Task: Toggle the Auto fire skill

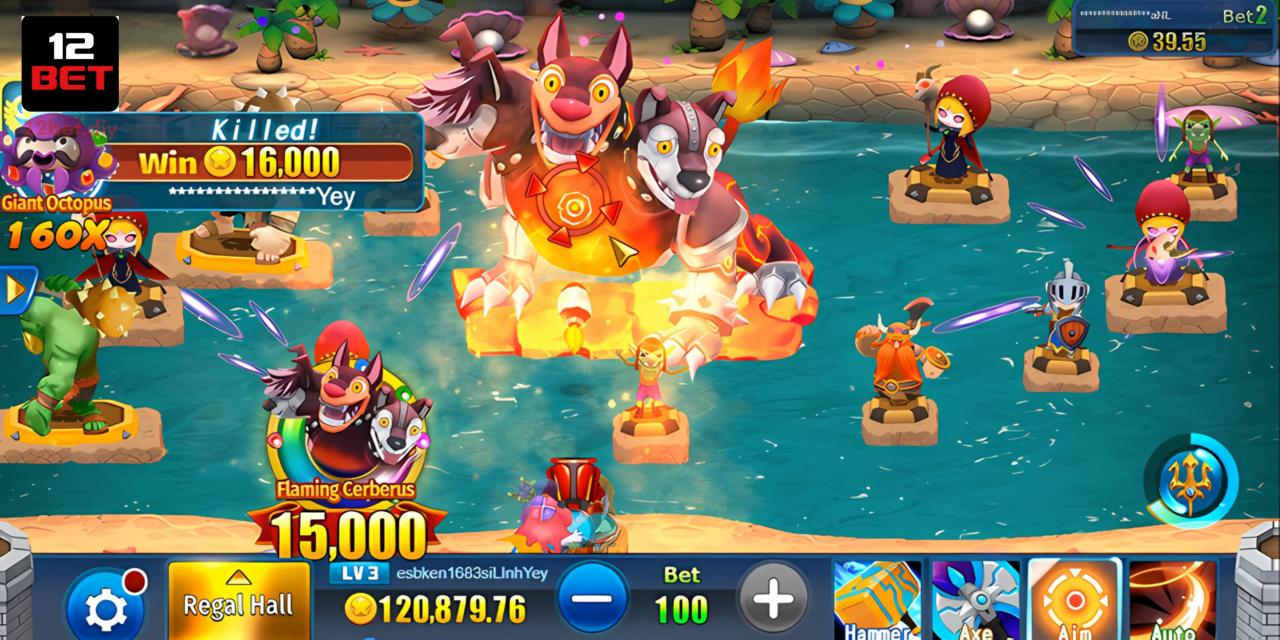Action: [1172, 600]
